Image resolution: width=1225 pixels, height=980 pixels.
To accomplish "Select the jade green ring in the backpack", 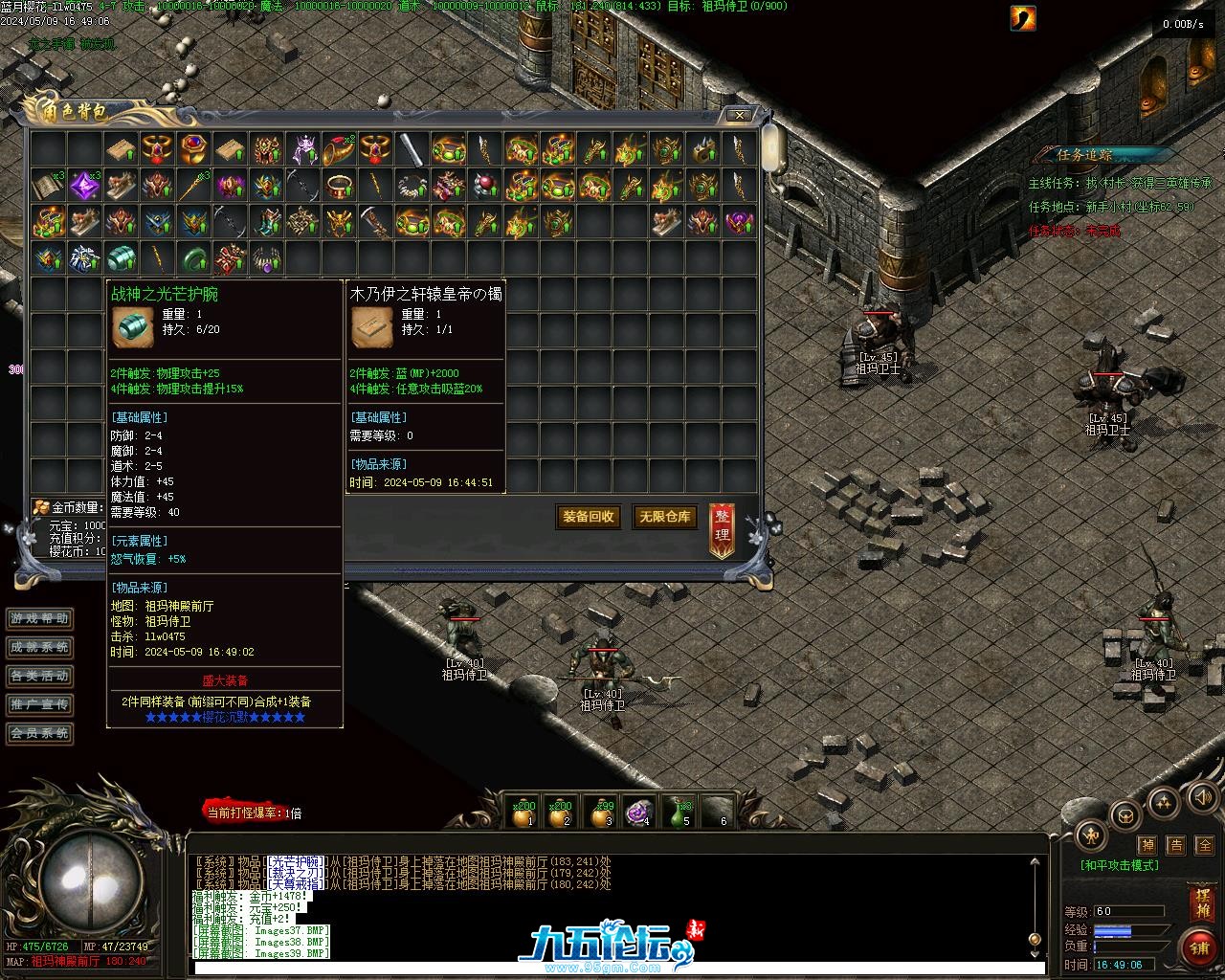I will (194, 258).
